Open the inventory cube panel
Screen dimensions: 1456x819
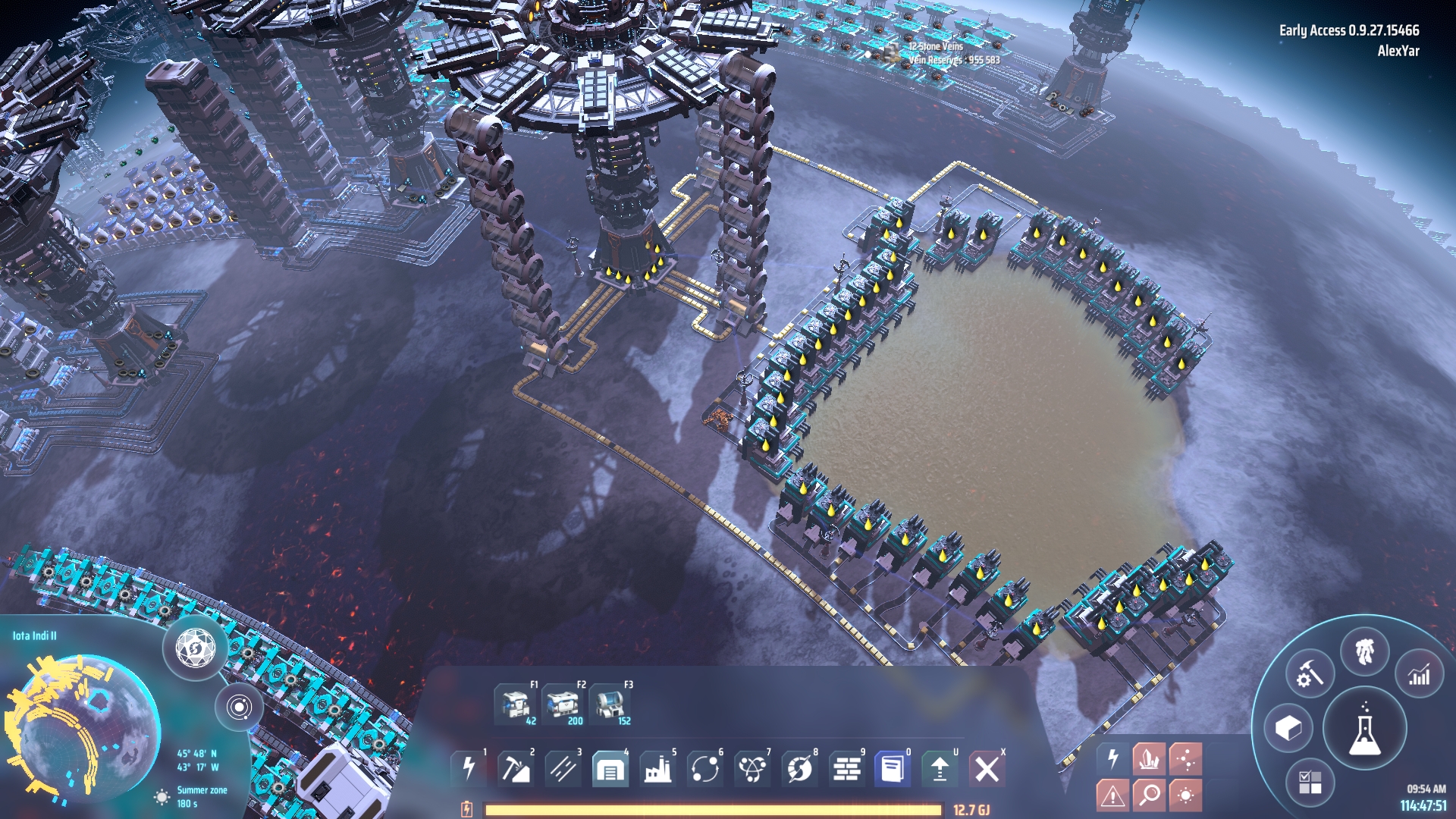coord(1288,729)
